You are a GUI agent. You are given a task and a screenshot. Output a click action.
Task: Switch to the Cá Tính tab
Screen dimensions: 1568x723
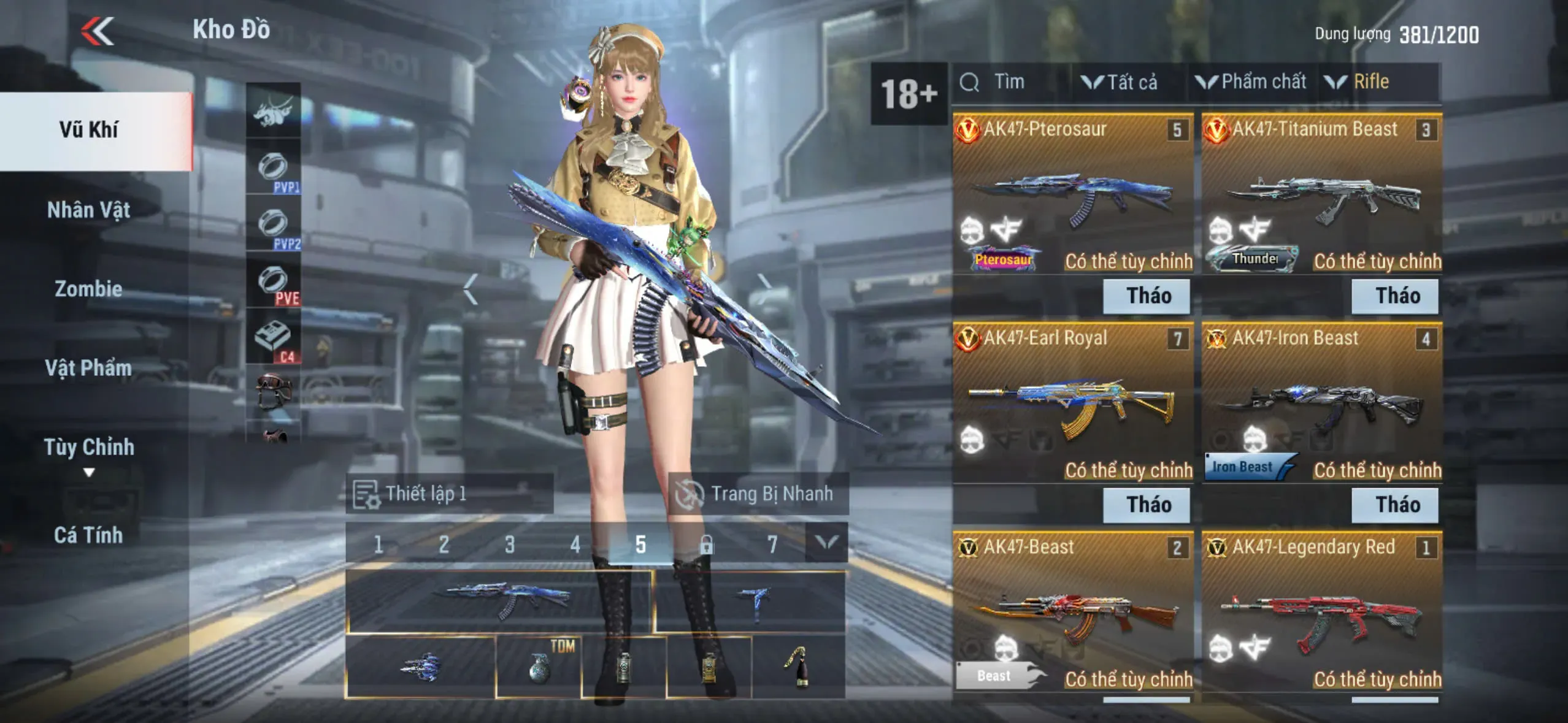click(x=89, y=535)
